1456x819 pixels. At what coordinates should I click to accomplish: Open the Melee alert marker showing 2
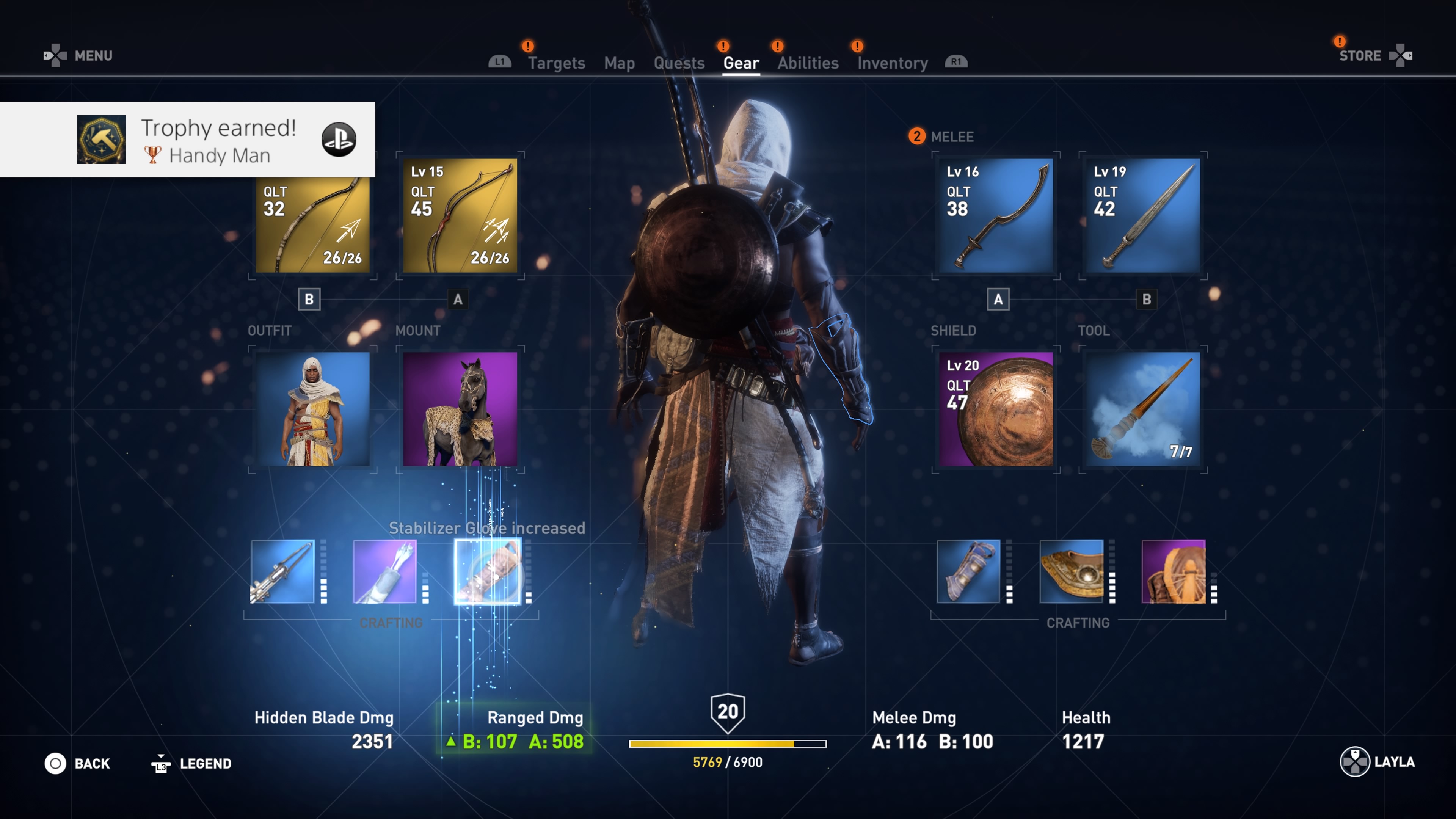pyautogui.click(x=917, y=136)
